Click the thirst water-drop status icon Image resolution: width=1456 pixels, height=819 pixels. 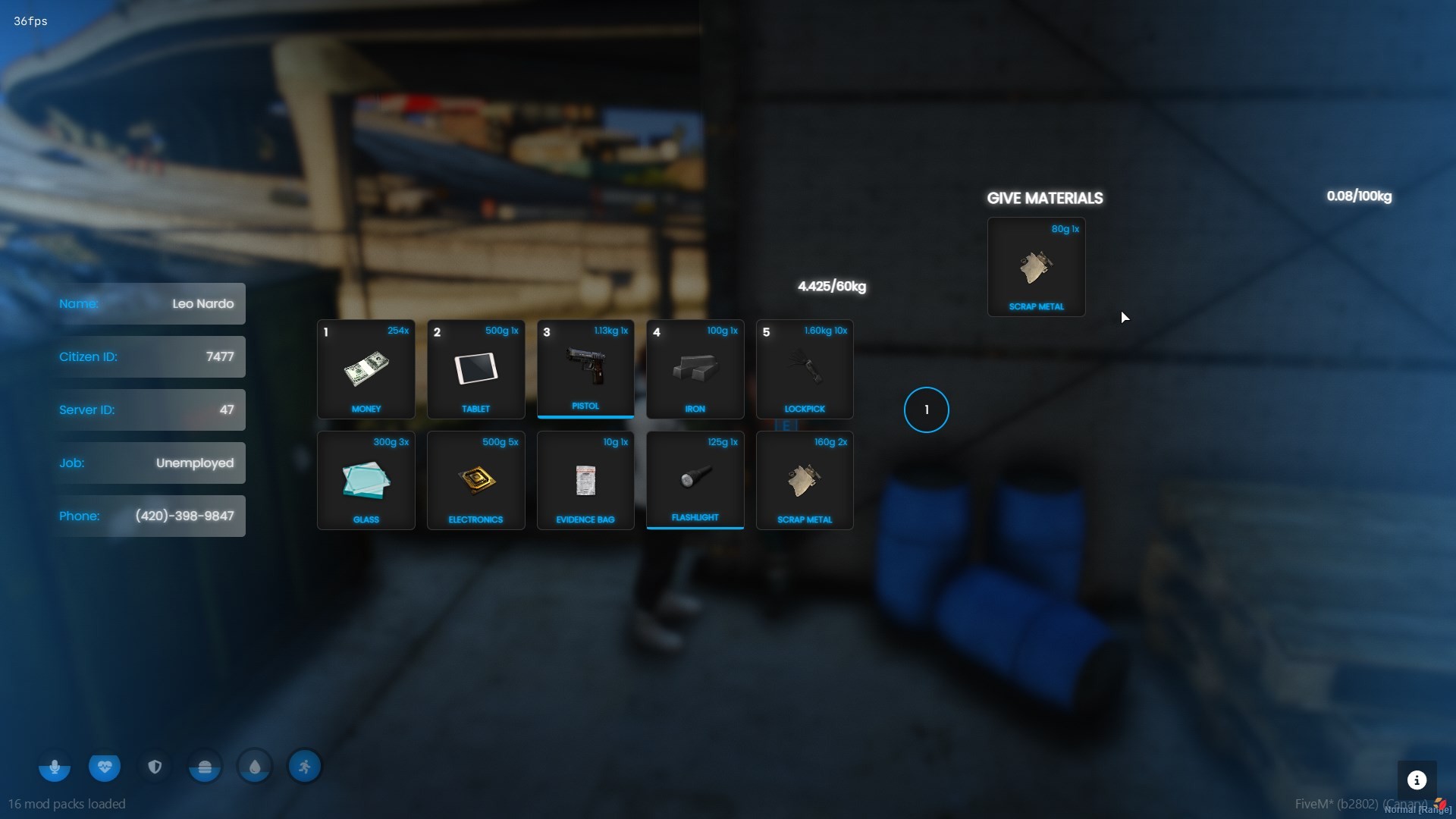[254, 767]
